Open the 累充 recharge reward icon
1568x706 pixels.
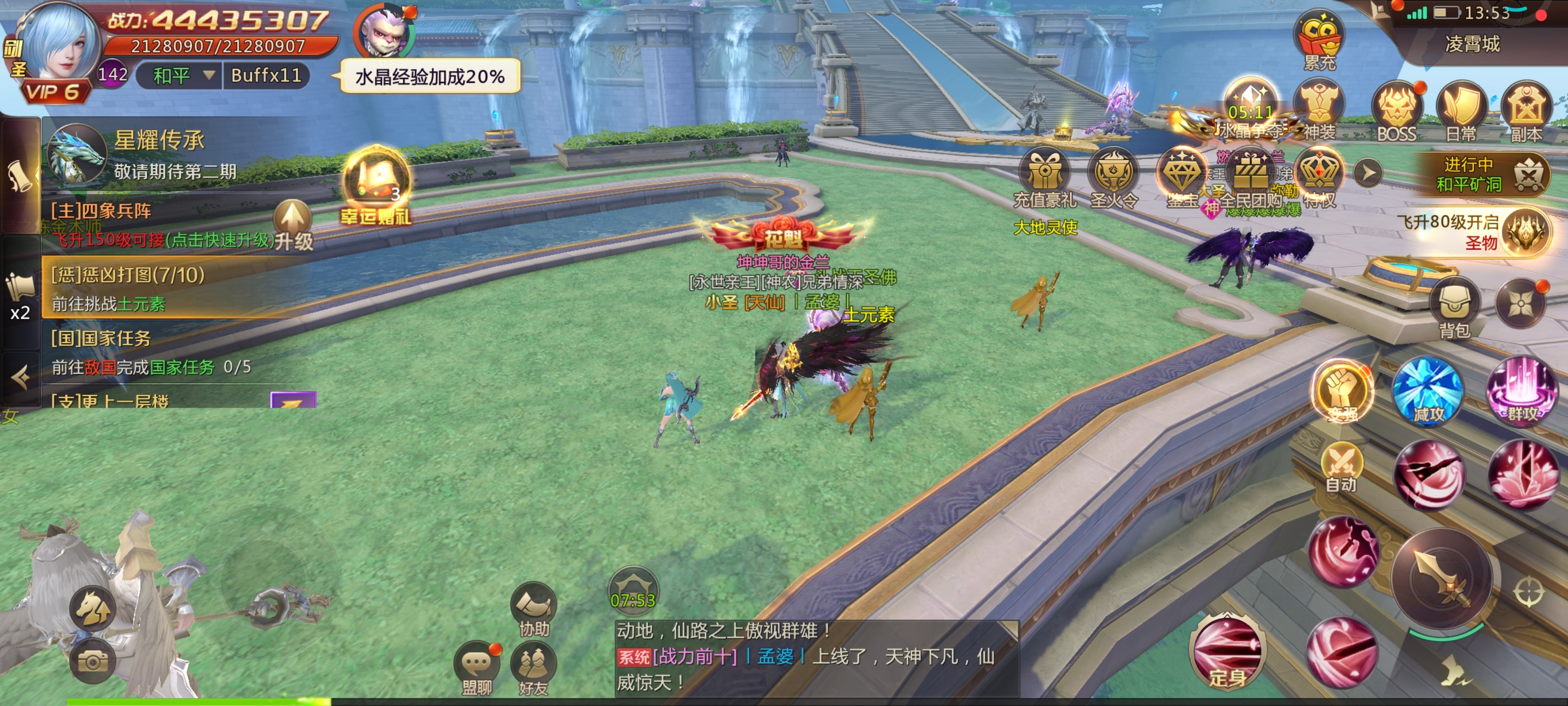(1319, 37)
